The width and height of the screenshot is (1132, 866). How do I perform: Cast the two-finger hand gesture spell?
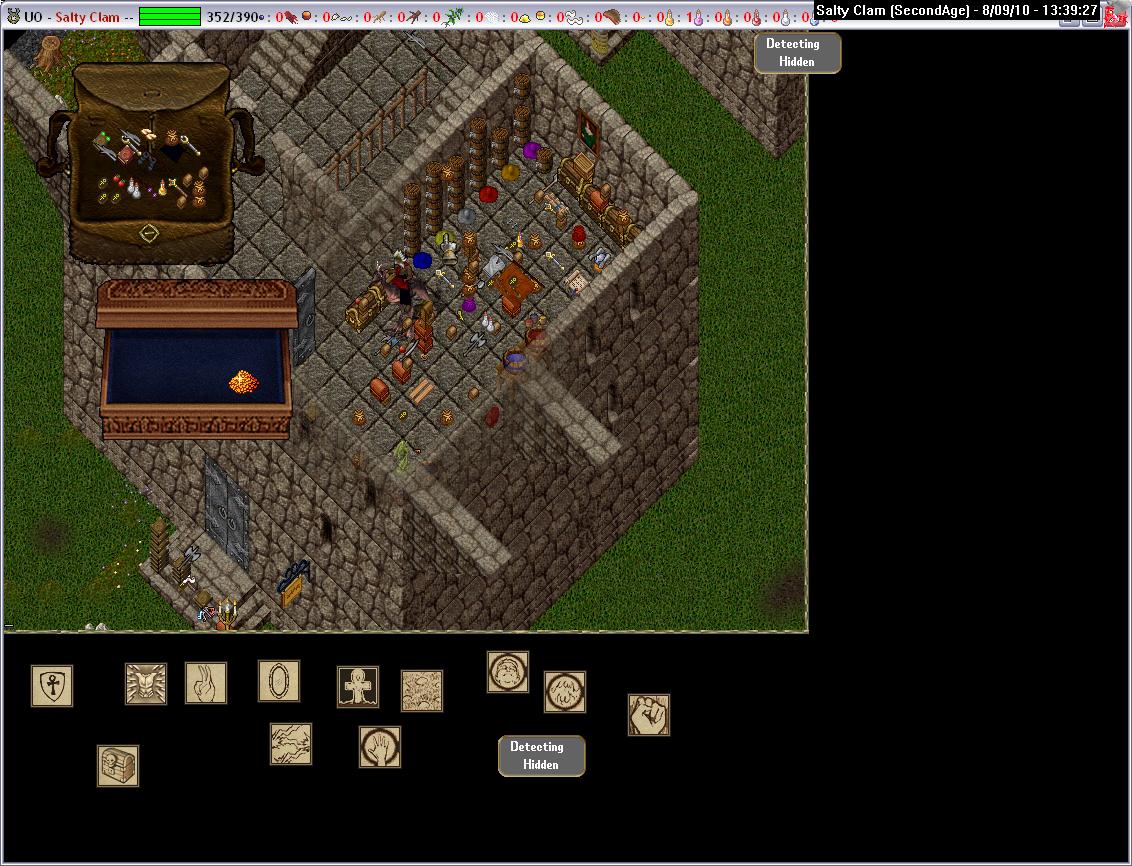pos(206,683)
